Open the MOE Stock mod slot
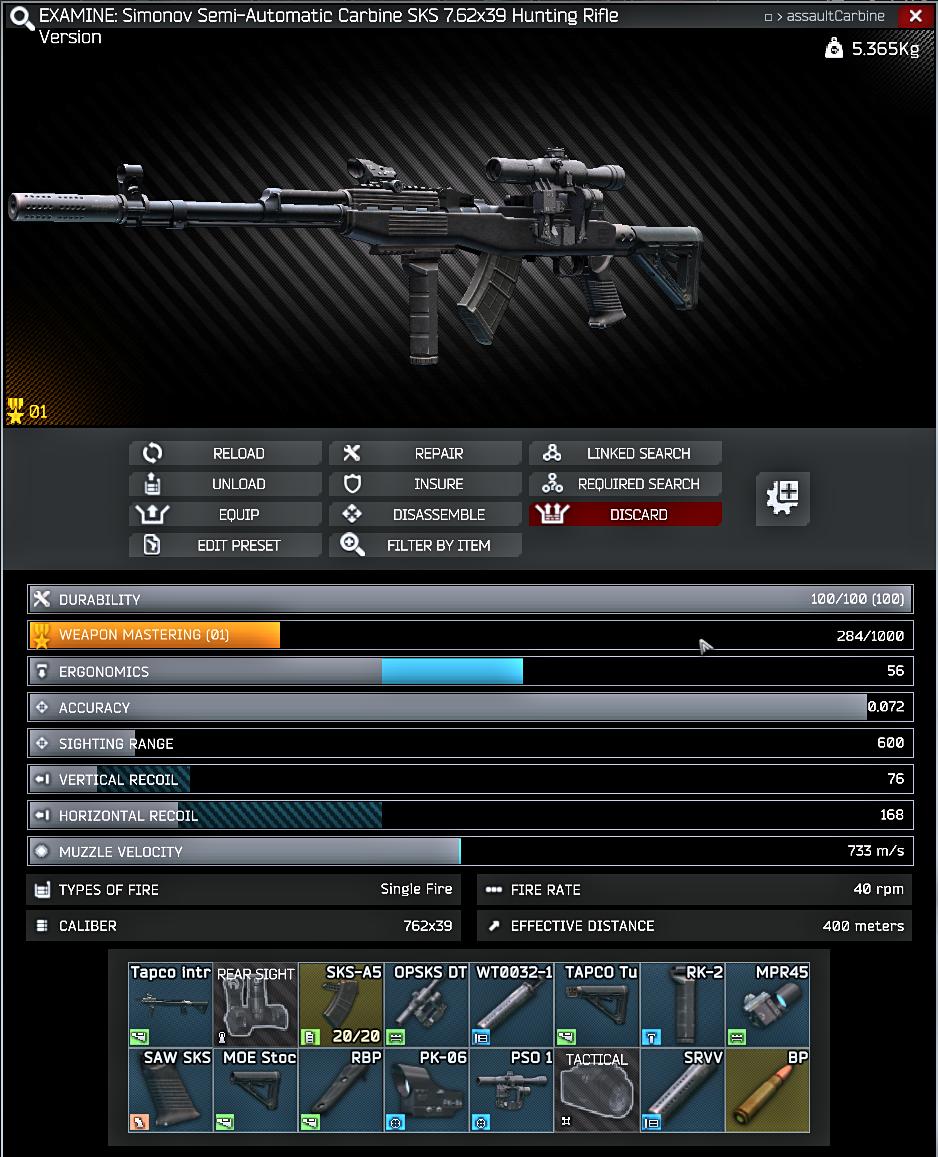Viewport: 938px width, 1157px height. (x=256, y=1090)
